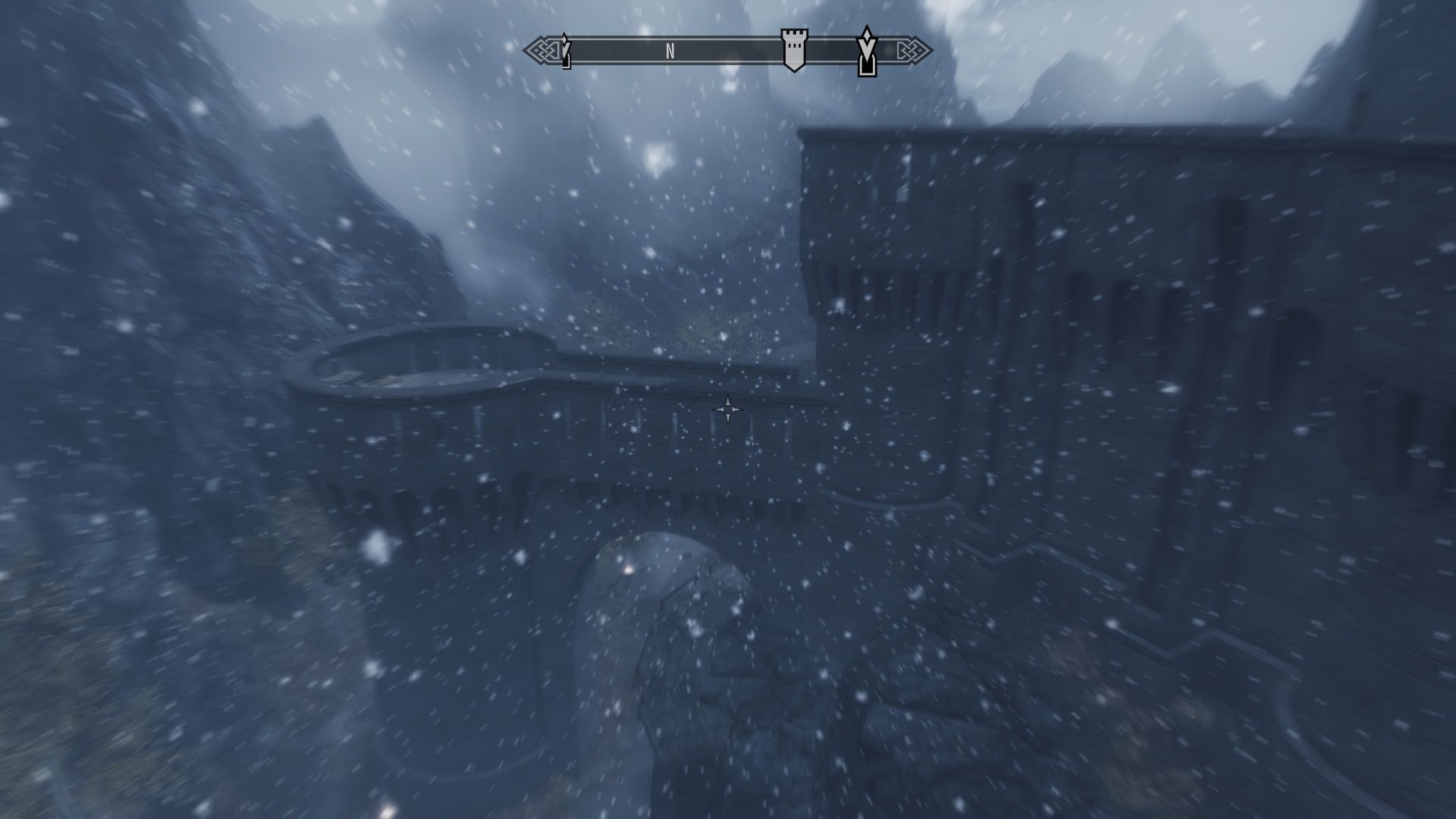The image size is (1456, 819).
Task: Click the center crosshair reticle
Action: [728, 409]
